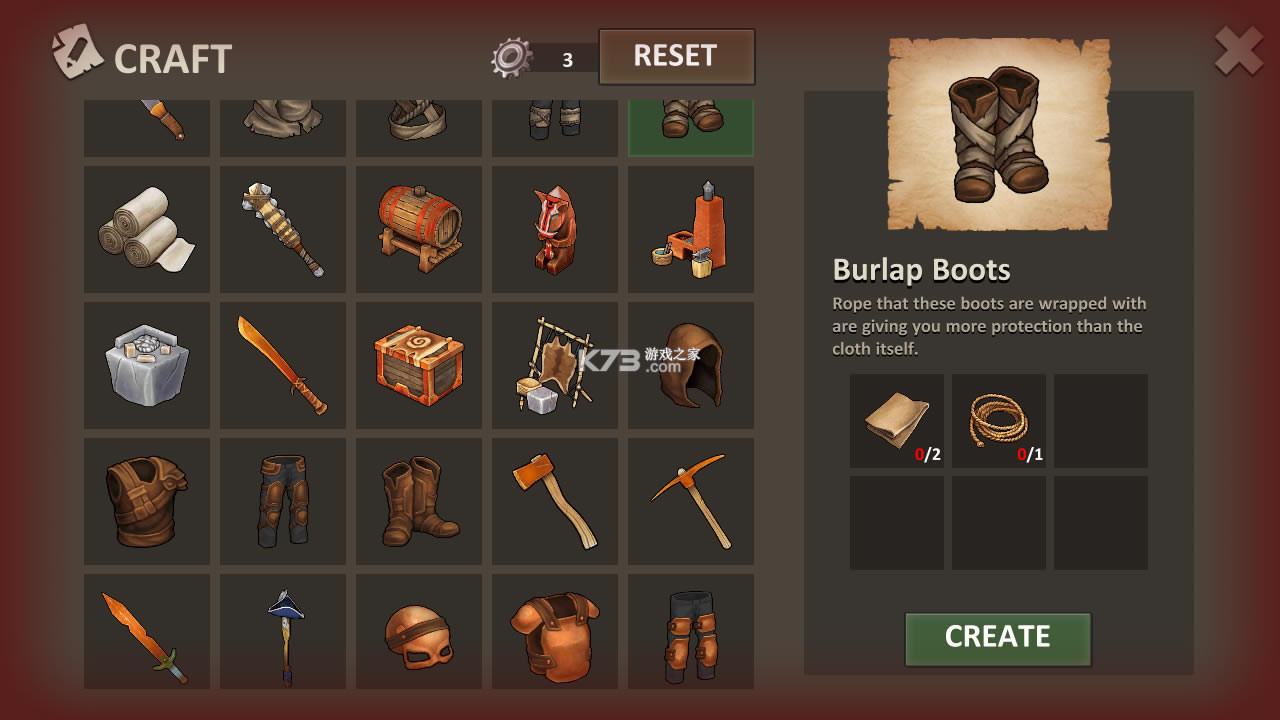Viewport: 1280px width, 720px height.
Task: Choose the brown leather boots recipe
Action: [419, 501]
